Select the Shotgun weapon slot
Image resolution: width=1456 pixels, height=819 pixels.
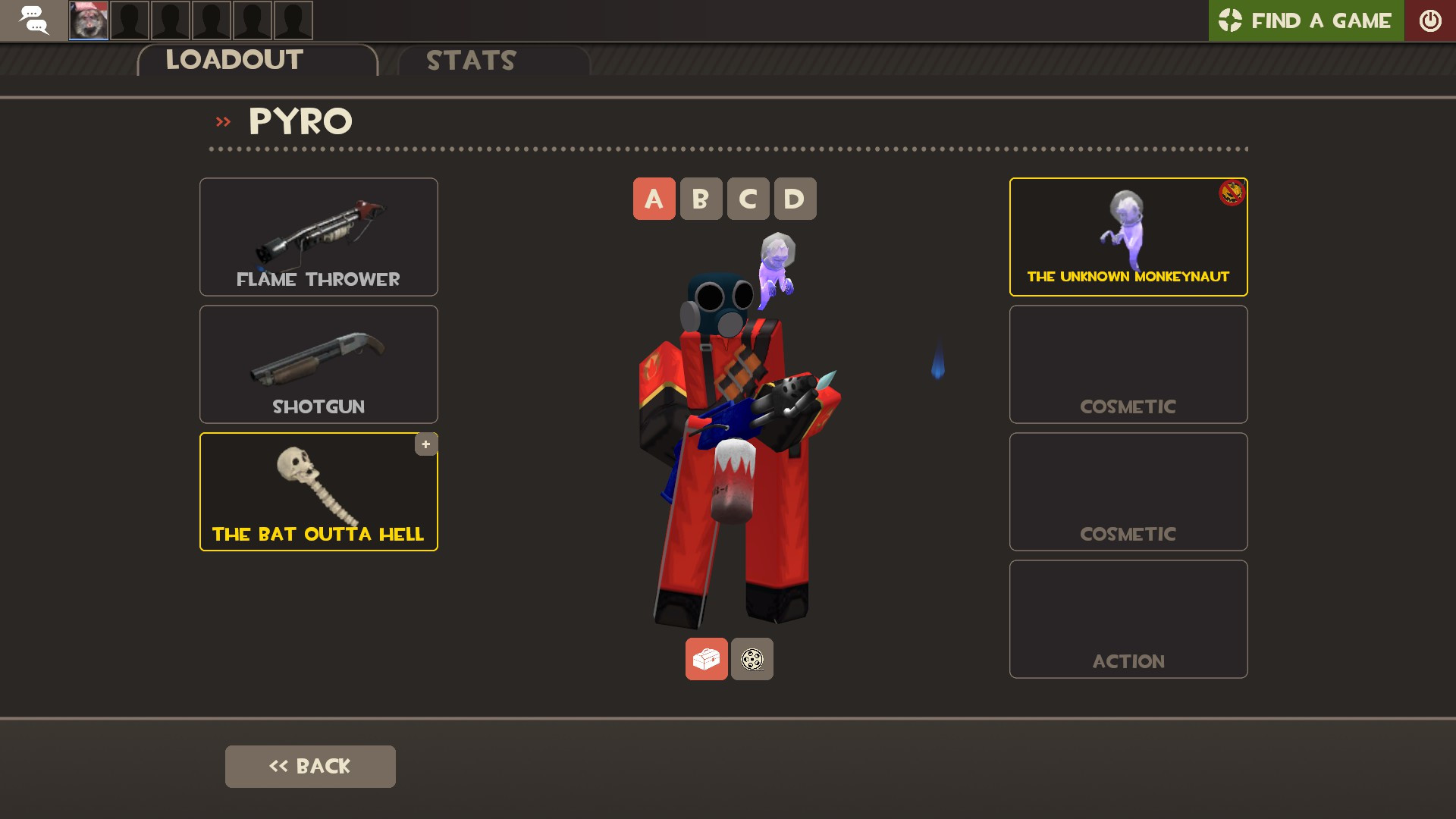[x=318, y=364]
